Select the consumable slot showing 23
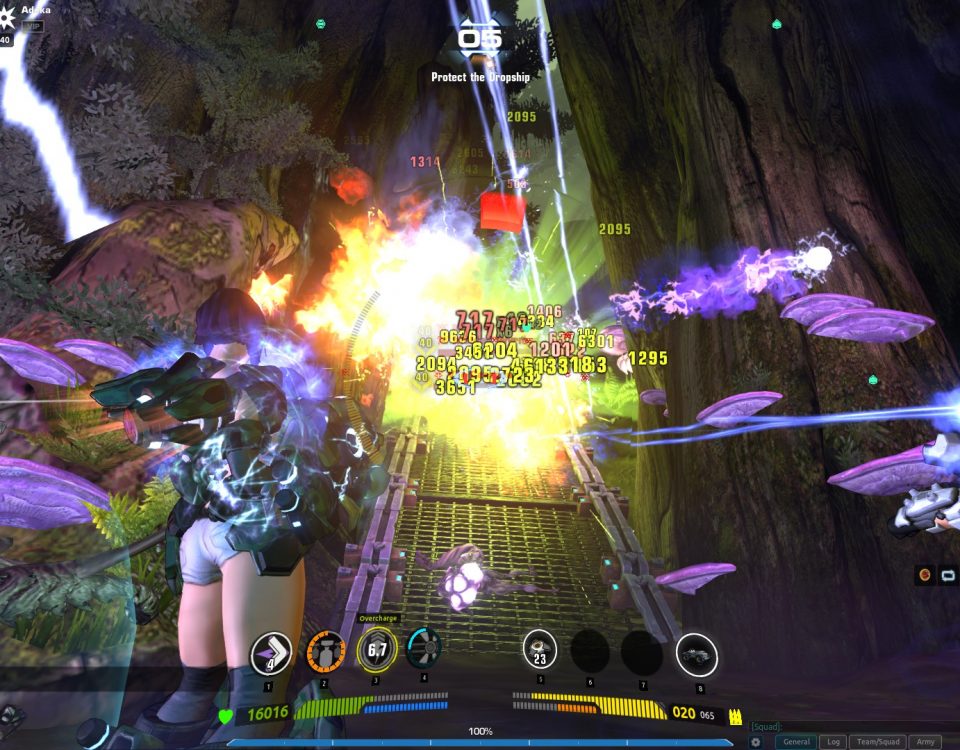960x750 pixels. (540, 650)
